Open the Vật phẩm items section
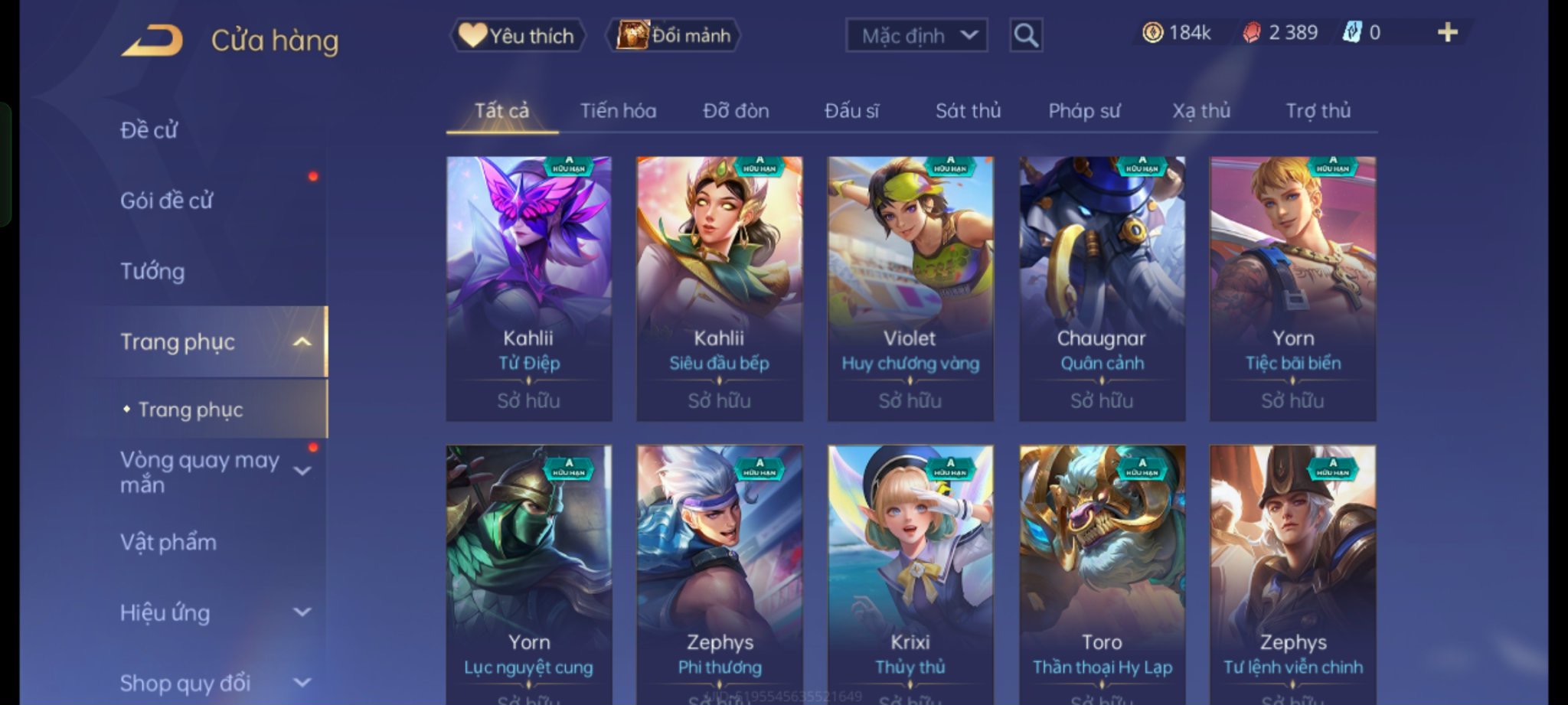 [168, 542]
